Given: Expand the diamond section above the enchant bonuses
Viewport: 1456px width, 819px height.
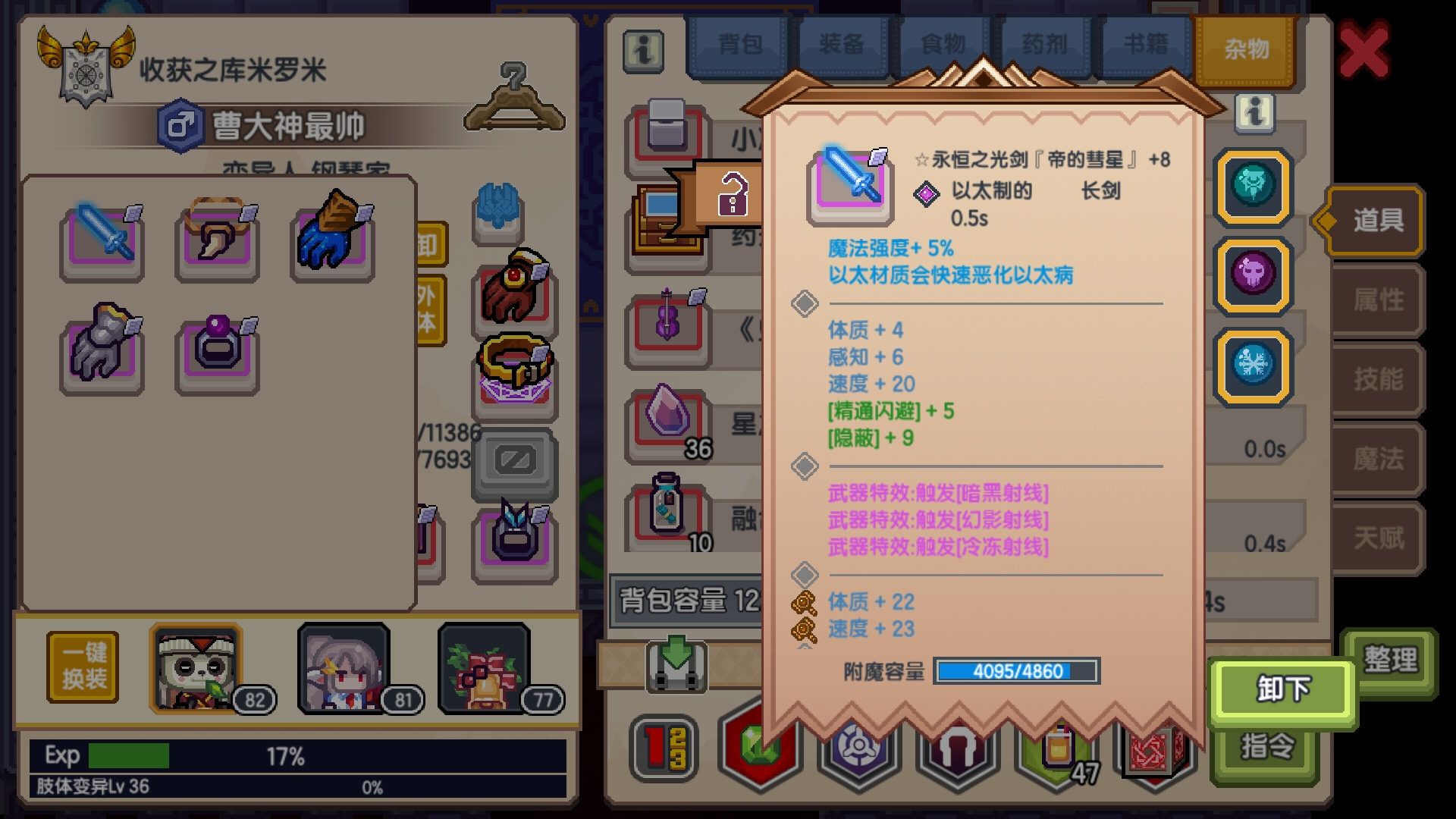Looking at the screenshot, I should click(806, 576).
